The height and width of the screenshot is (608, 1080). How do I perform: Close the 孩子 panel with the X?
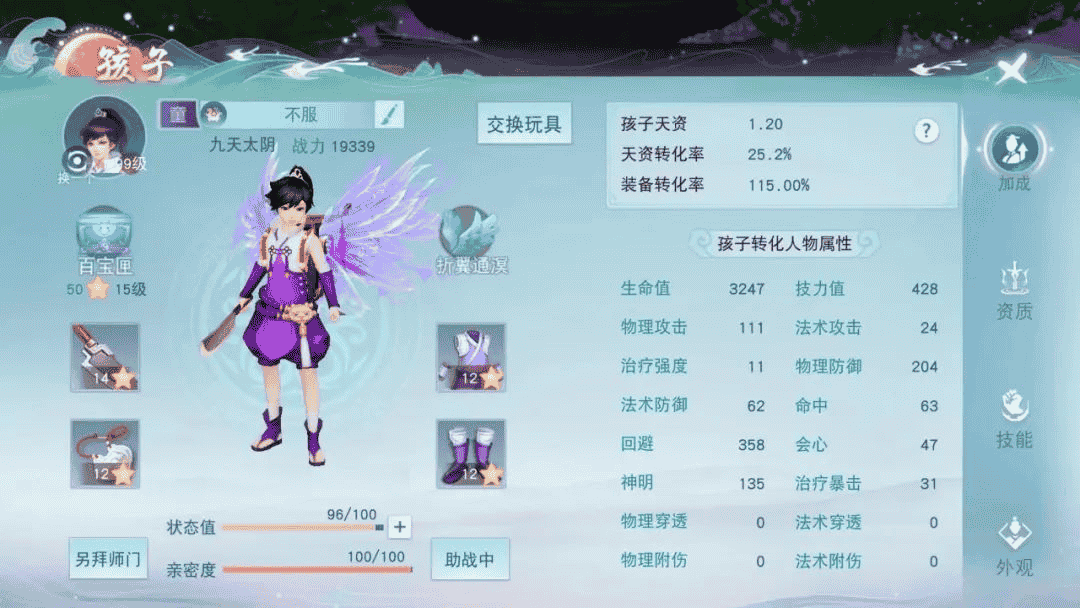click(x=1012, y=69)
